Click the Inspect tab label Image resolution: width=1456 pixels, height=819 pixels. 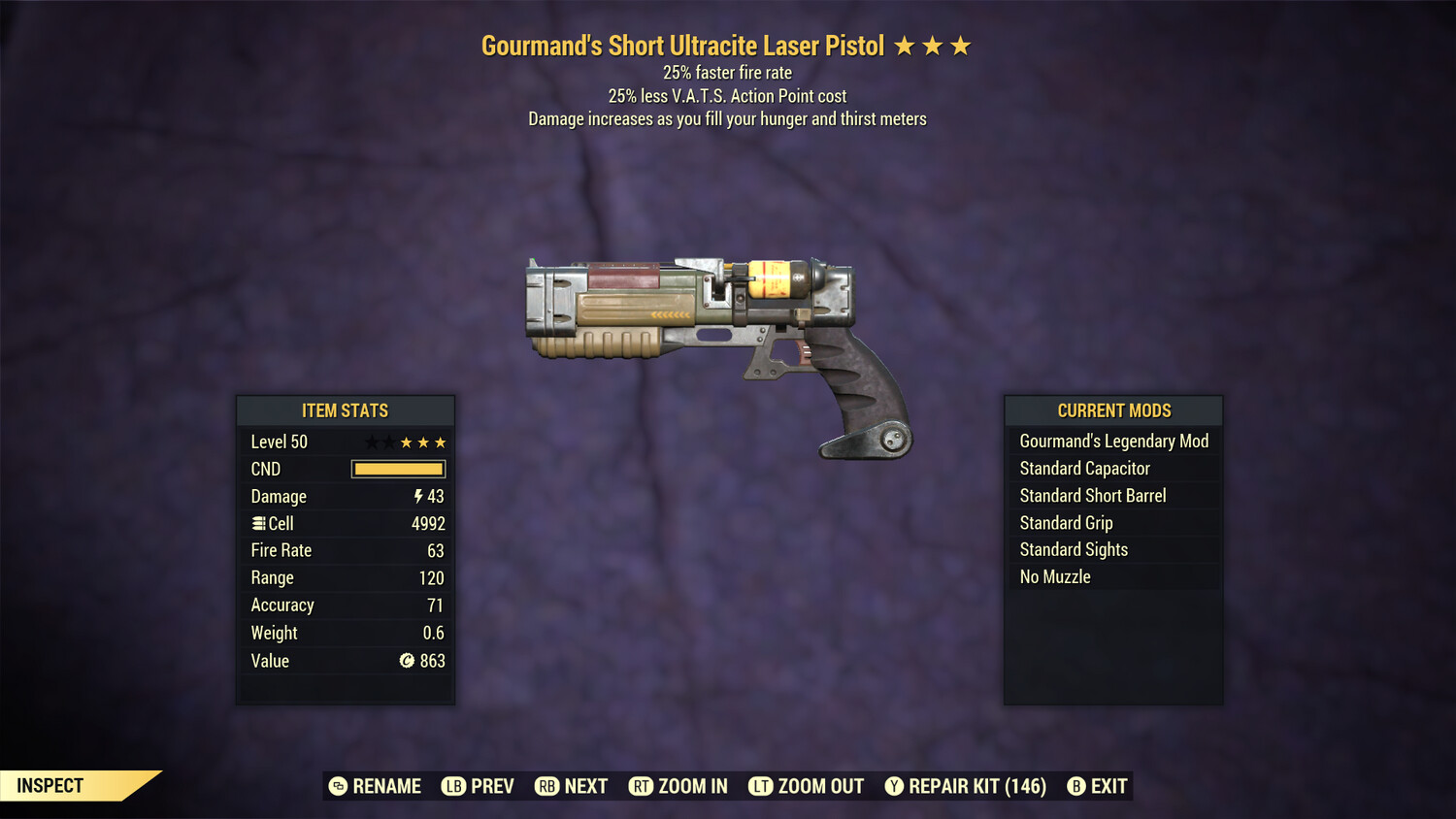click(x=50, y=785)
